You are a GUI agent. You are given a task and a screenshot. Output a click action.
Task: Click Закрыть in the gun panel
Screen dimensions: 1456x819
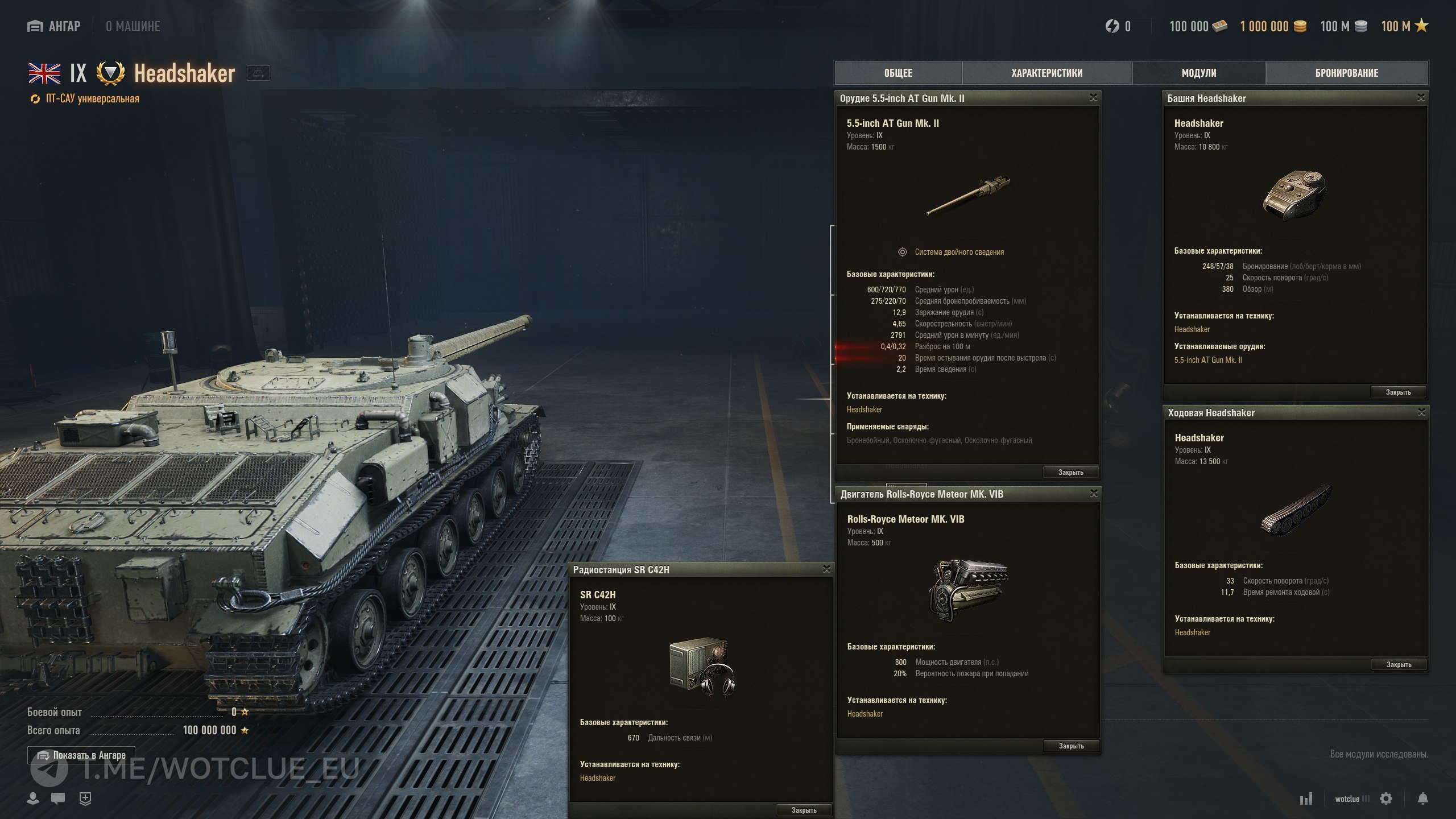click(1070, 472)
